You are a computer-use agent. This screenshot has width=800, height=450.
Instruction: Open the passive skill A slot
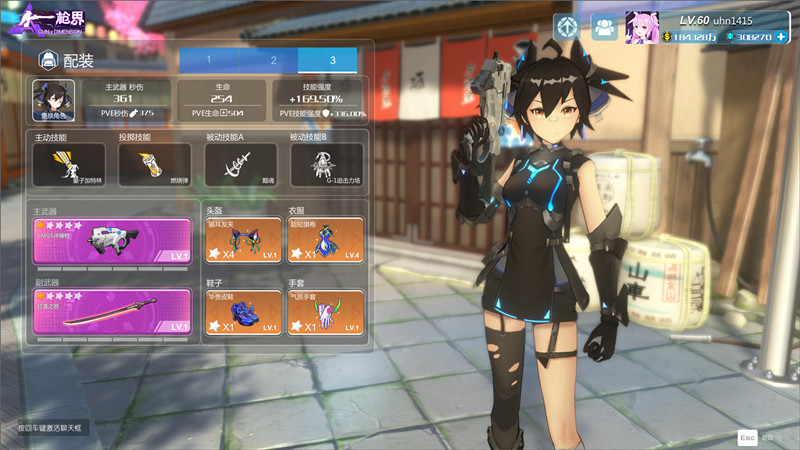(240, 164)
